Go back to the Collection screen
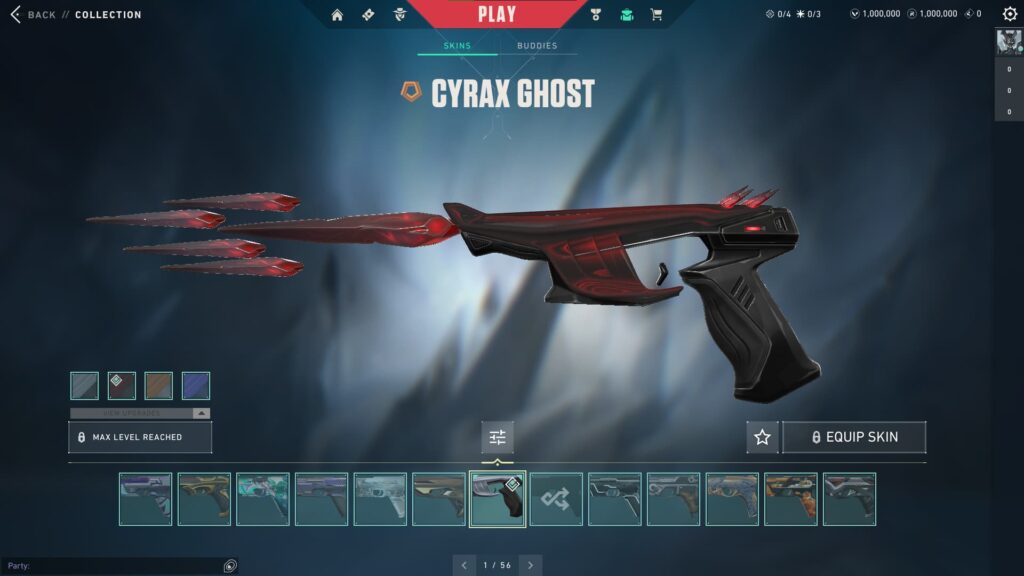 click(x=32, y=15)
